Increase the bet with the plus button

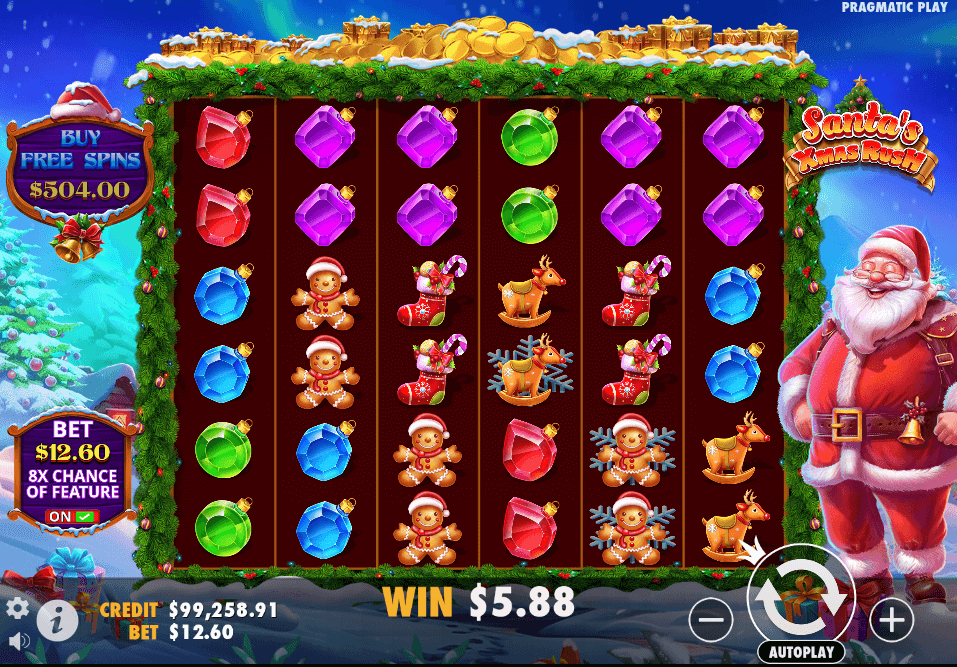[890, 622]
